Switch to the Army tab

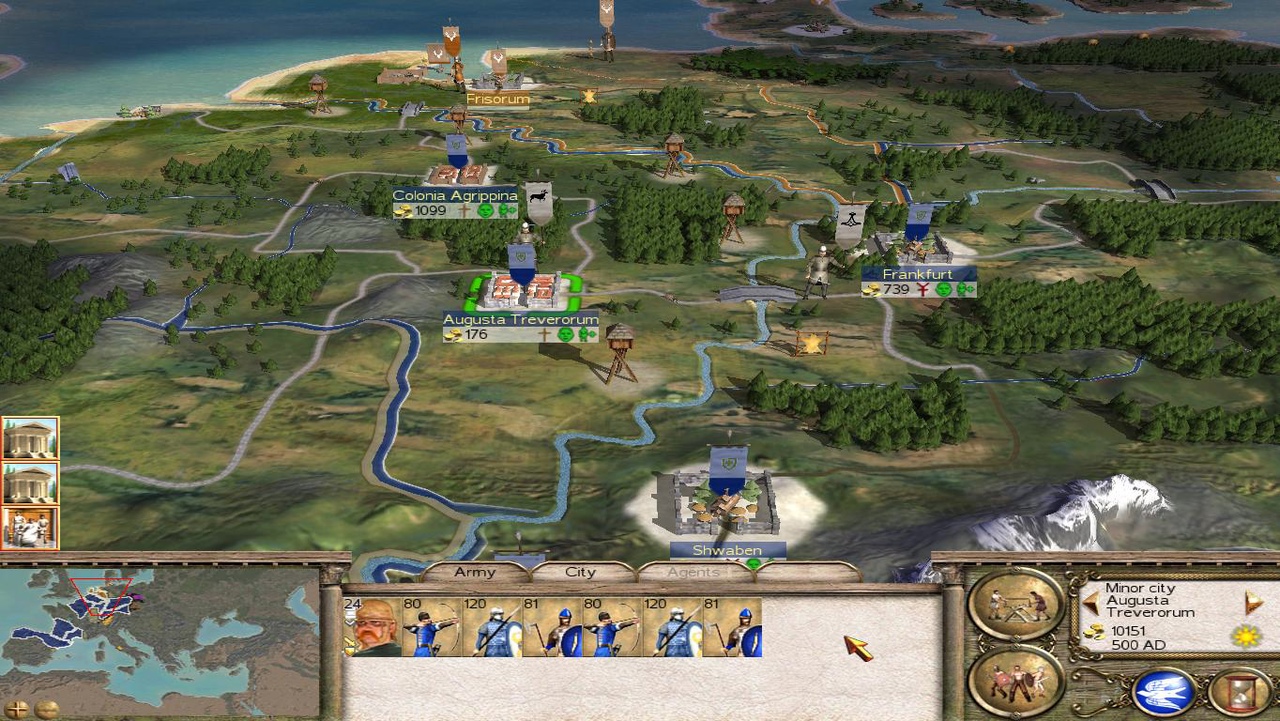[475, 573]
